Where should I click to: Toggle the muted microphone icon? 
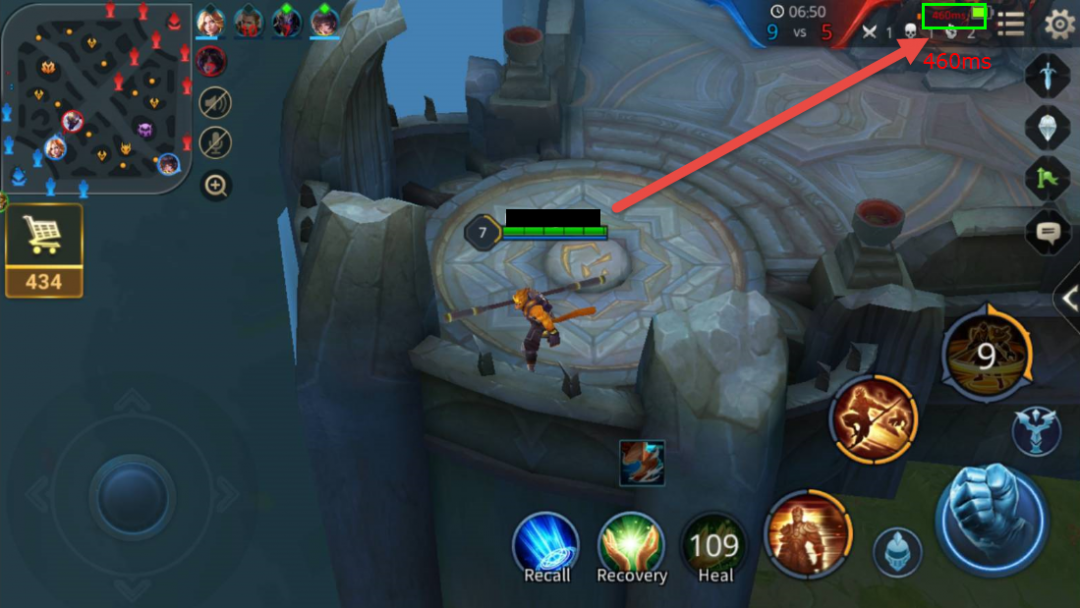pyautogui.click(x=215, y=143)
